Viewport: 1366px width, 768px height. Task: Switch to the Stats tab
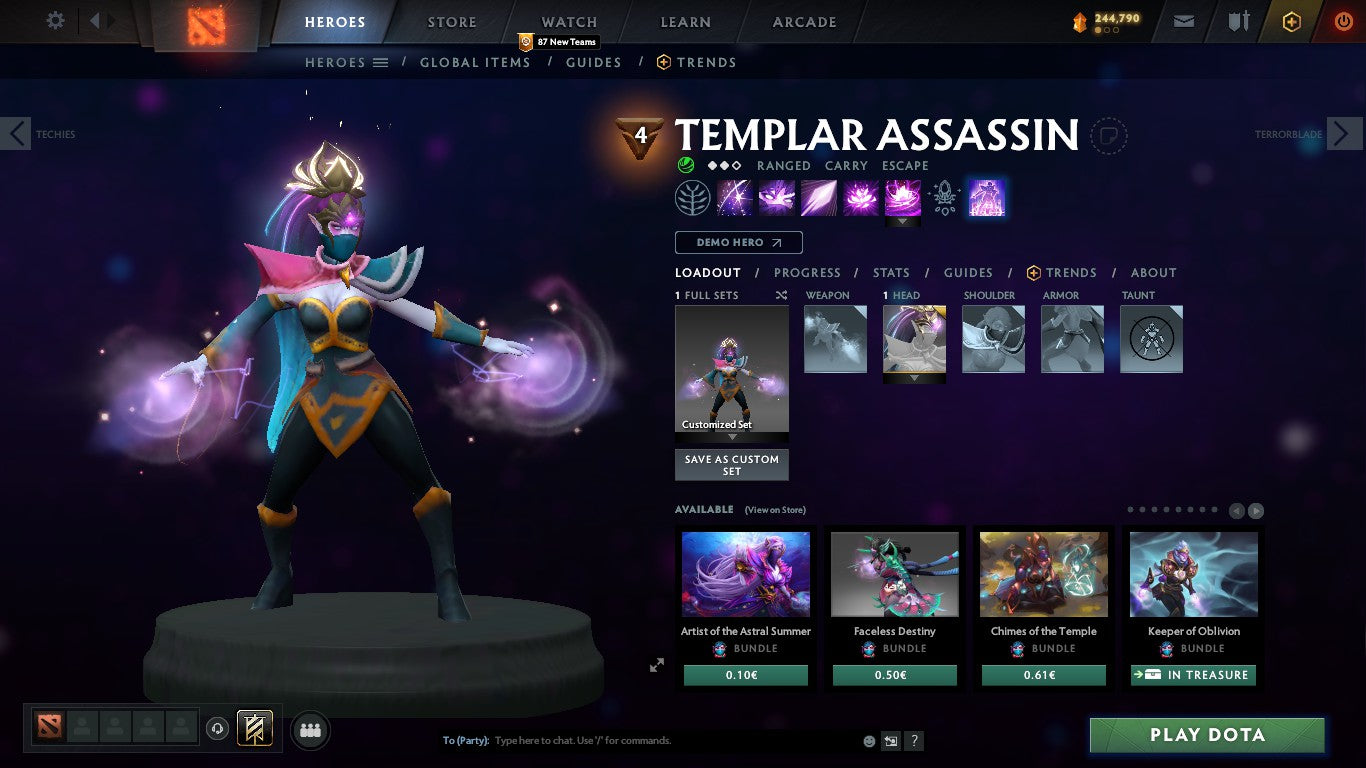(x=890, y=272)
